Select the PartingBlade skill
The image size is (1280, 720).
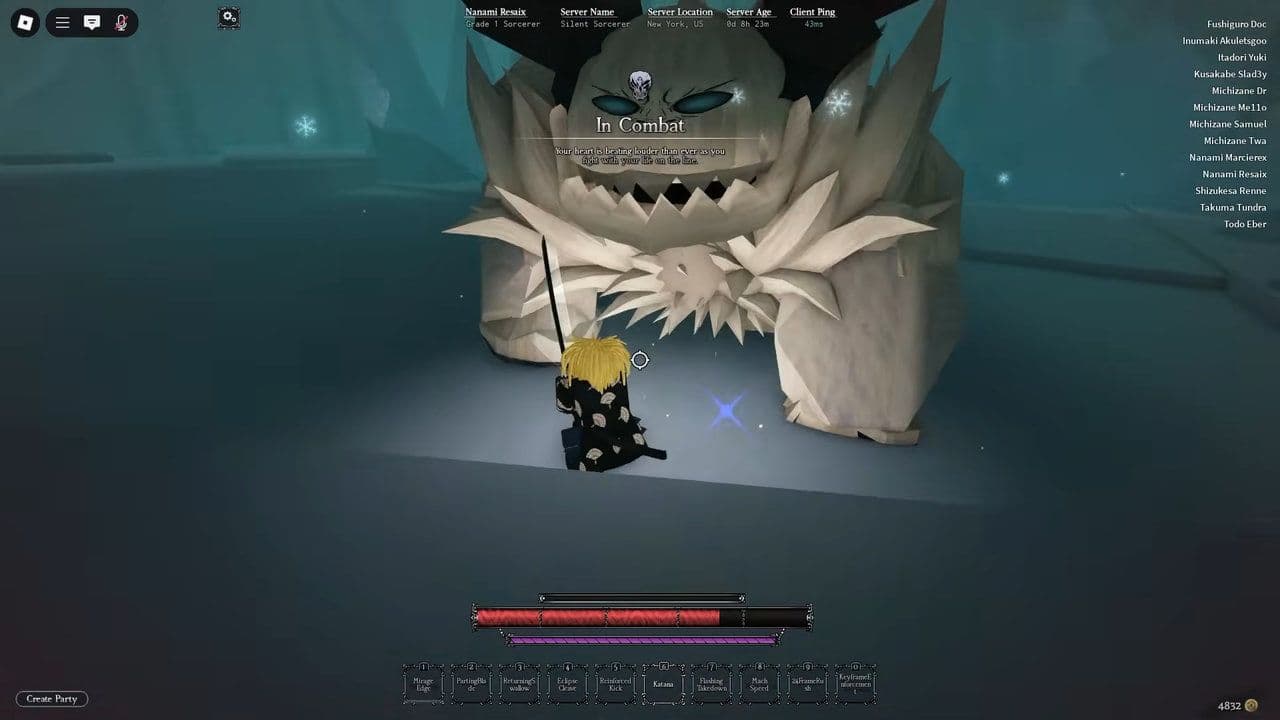pos(471,684)
